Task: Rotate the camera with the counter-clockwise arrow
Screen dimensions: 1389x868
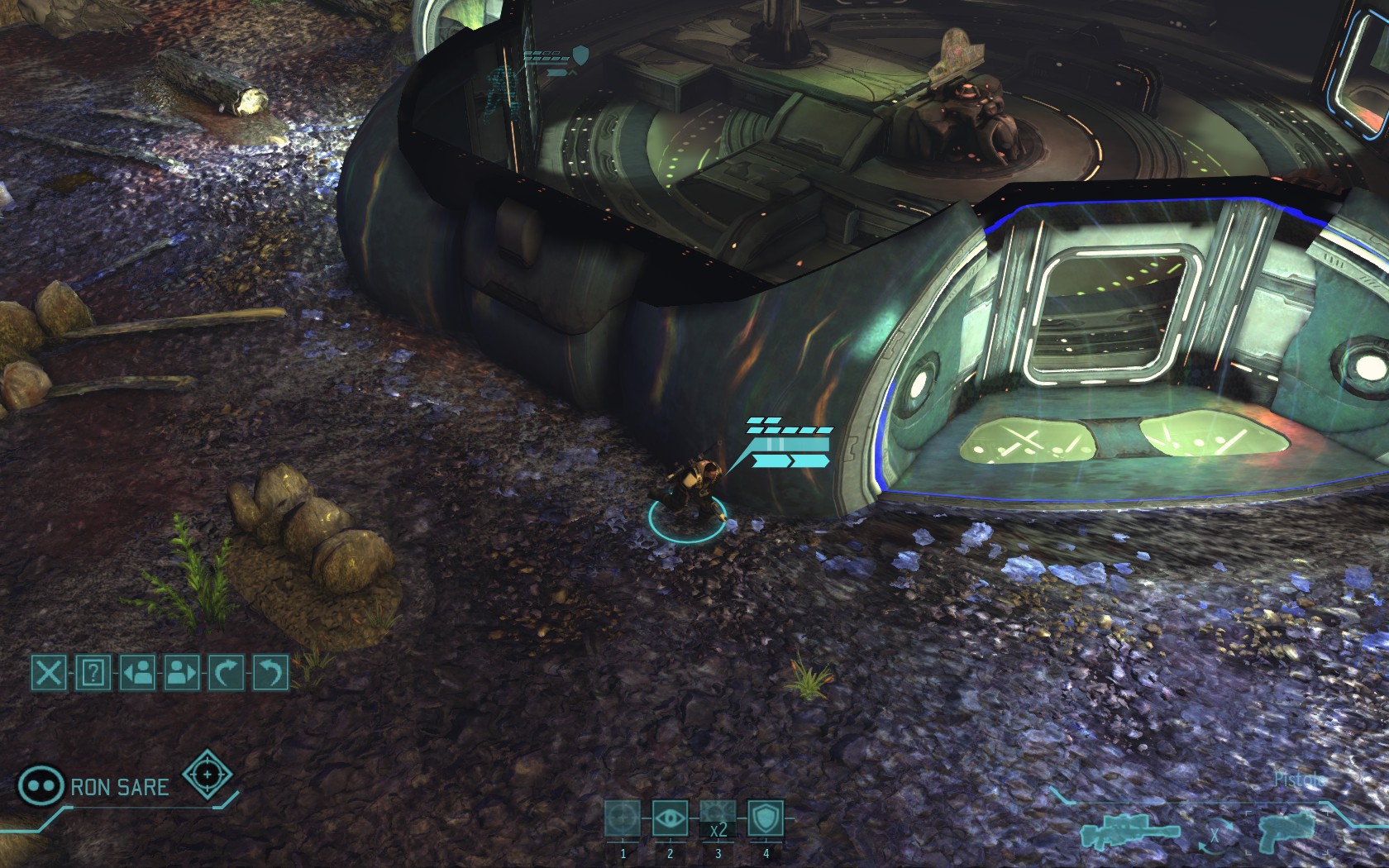Action: pos(271,673)
